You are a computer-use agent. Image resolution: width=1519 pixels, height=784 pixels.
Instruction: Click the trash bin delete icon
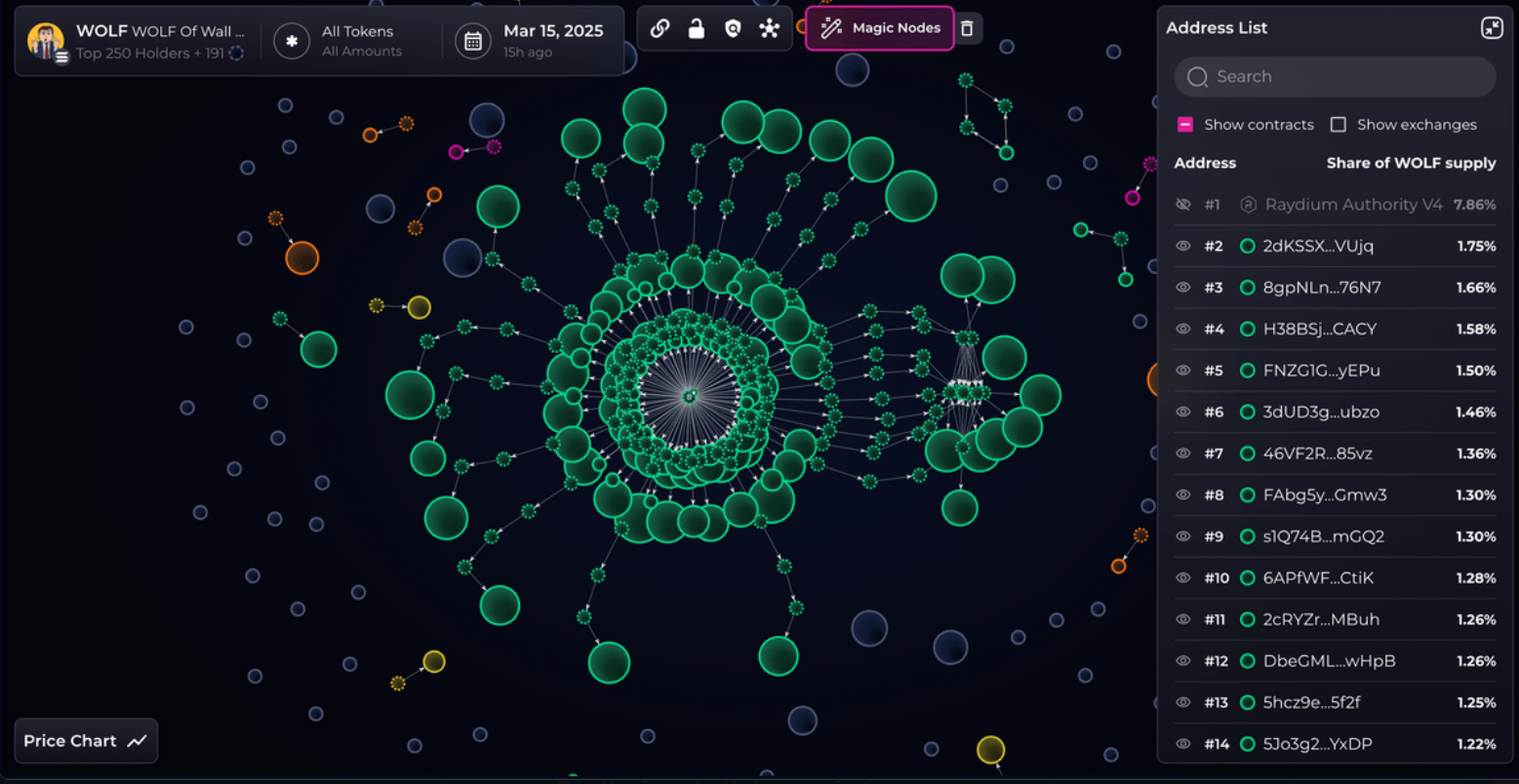(967, 28)
